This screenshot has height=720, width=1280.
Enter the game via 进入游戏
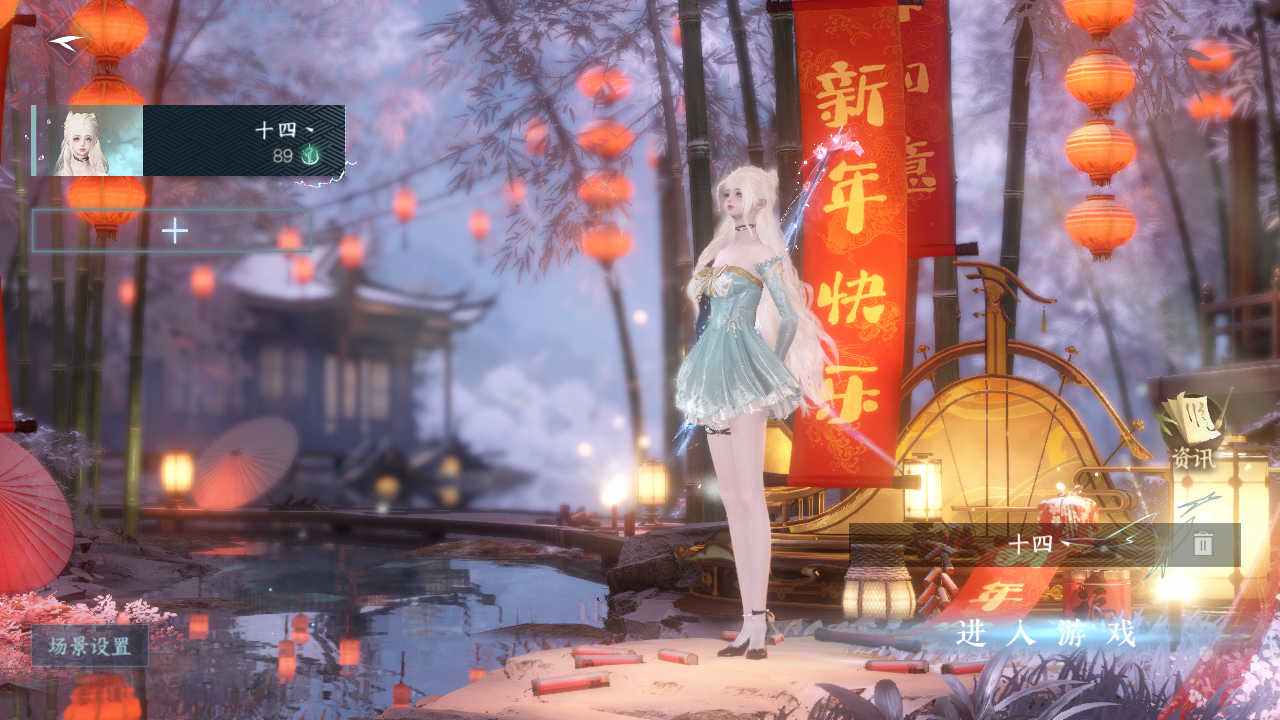pyautogui.click(x=1046, y=632)
